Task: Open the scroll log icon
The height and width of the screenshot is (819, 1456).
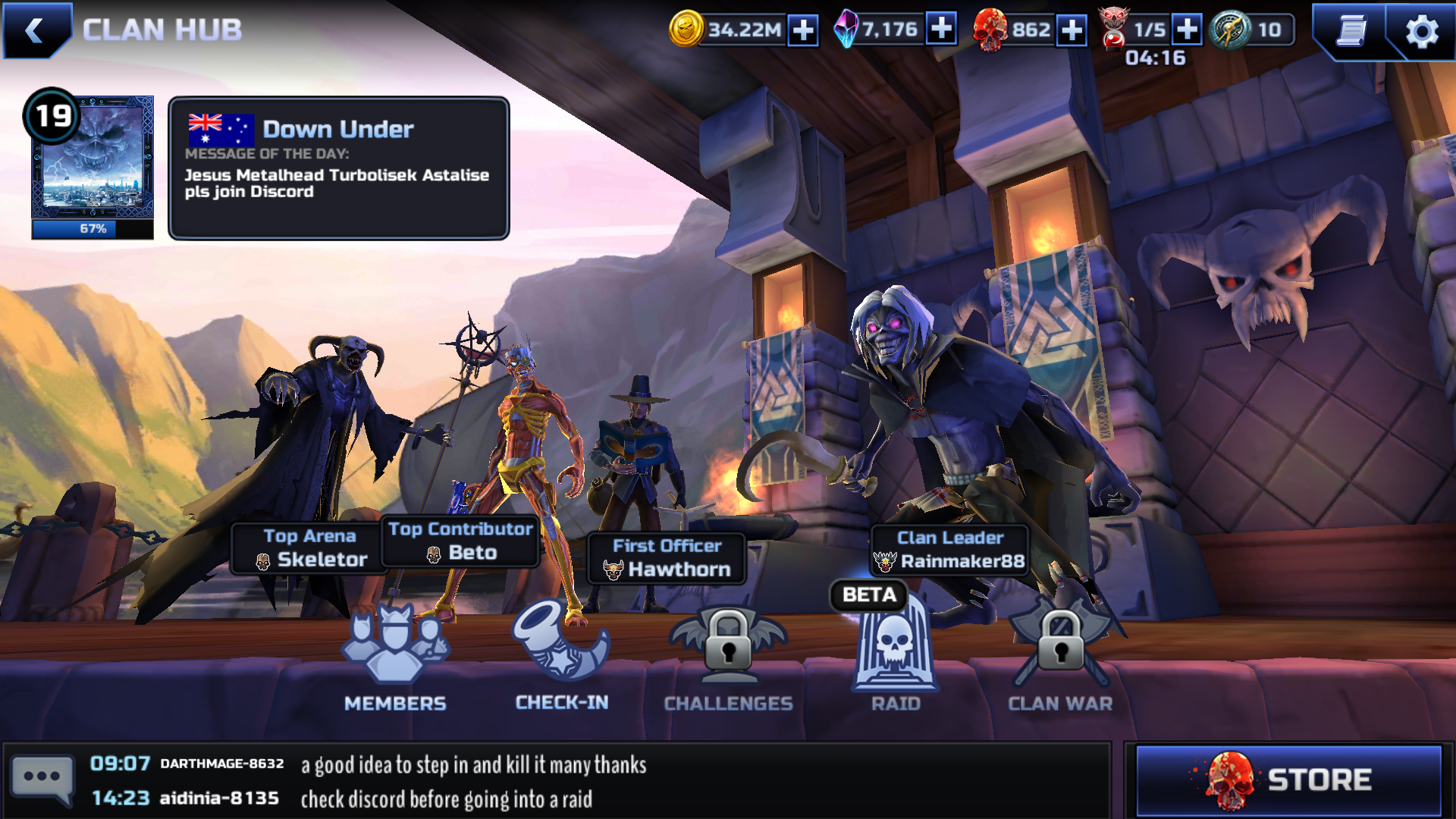Action: point(1351,31)
